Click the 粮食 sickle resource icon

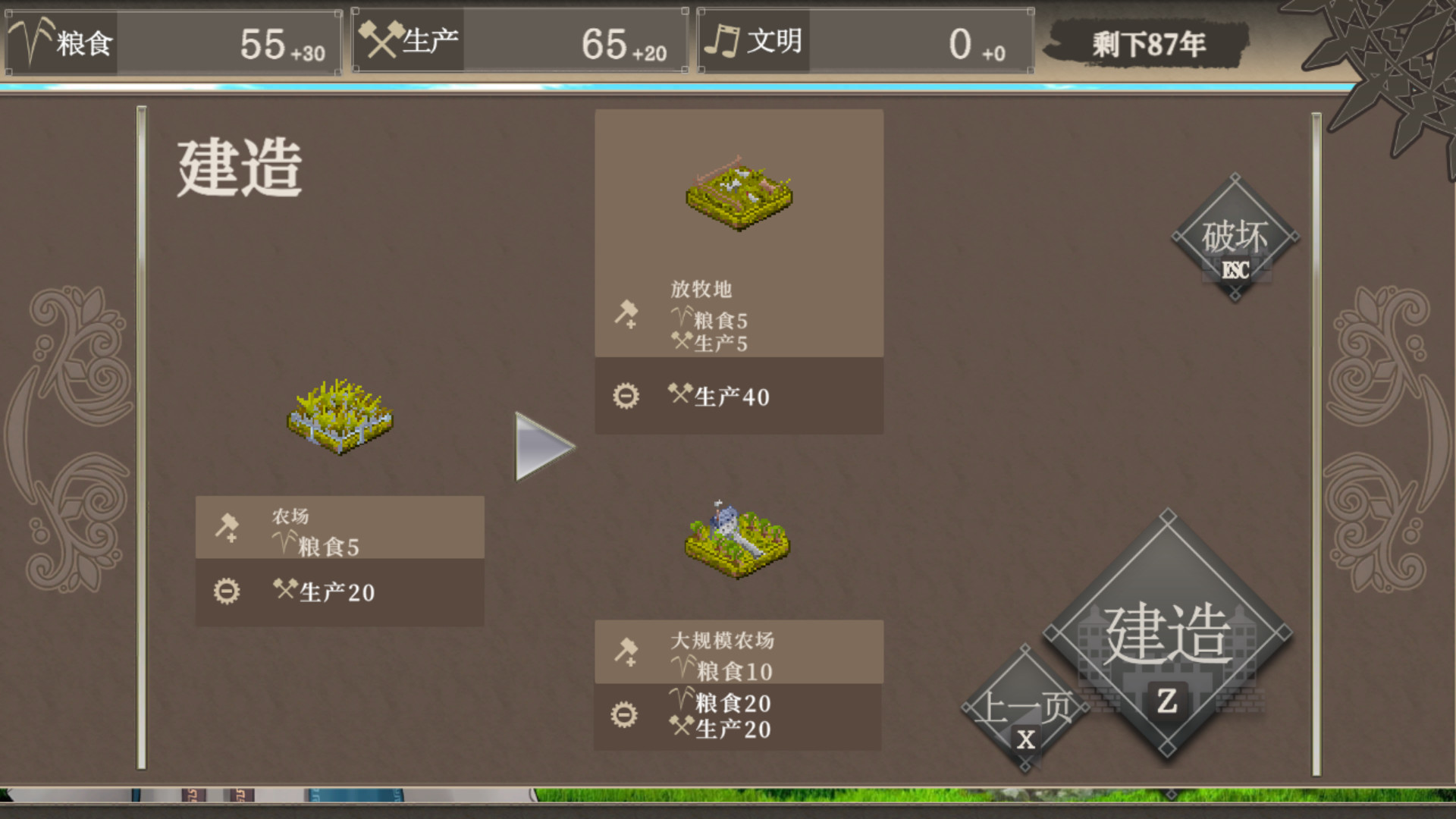click(x=29, y=42)
